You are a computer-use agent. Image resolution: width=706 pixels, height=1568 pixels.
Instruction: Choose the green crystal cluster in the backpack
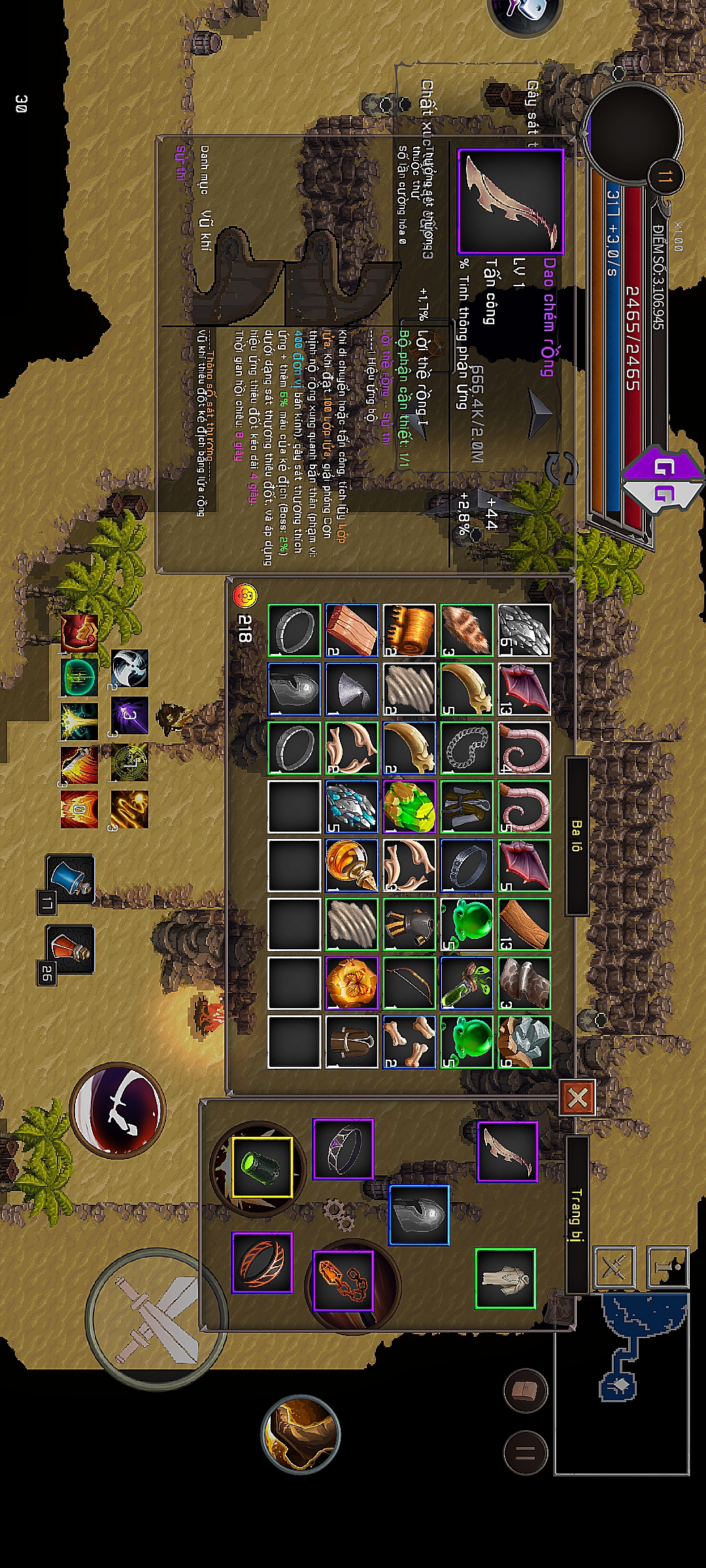point(409,807)
